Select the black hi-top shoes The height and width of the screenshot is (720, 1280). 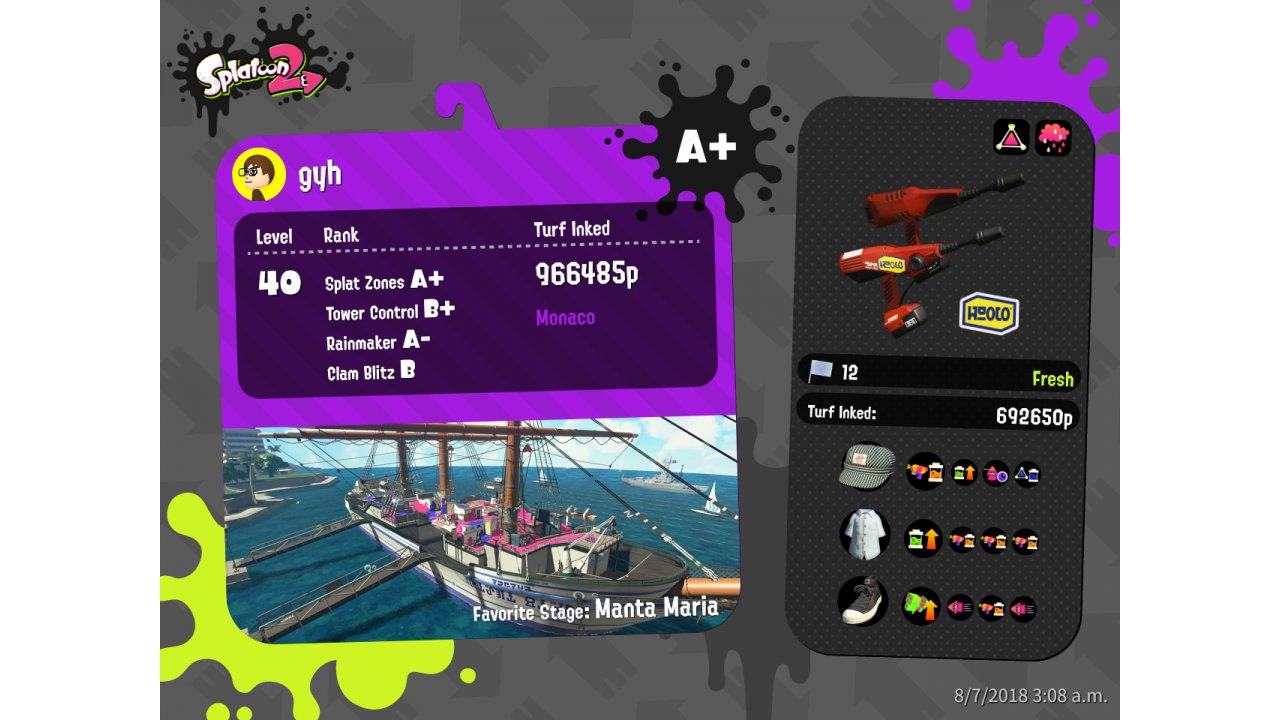pos(862,601)
